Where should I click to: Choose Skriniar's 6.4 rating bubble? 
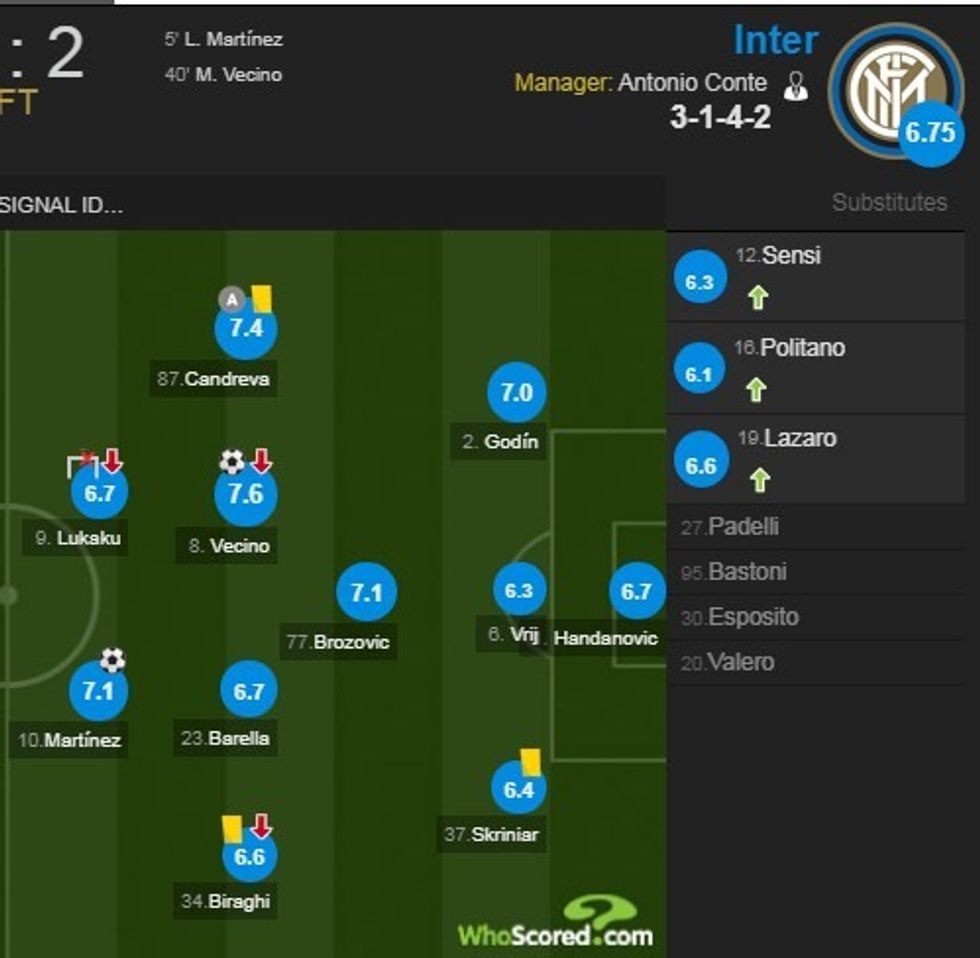(518, 790)
